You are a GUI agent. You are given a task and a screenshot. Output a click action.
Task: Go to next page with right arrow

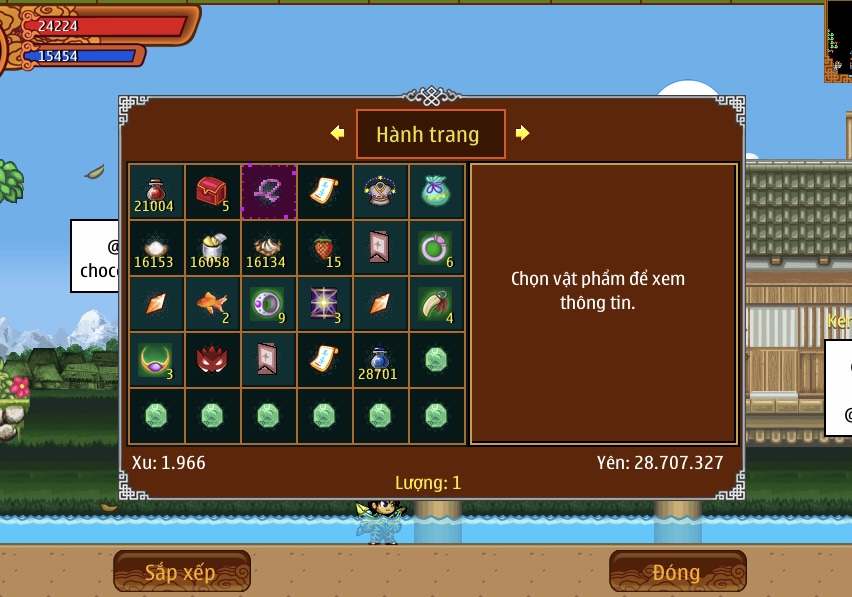tap(523, 133)
